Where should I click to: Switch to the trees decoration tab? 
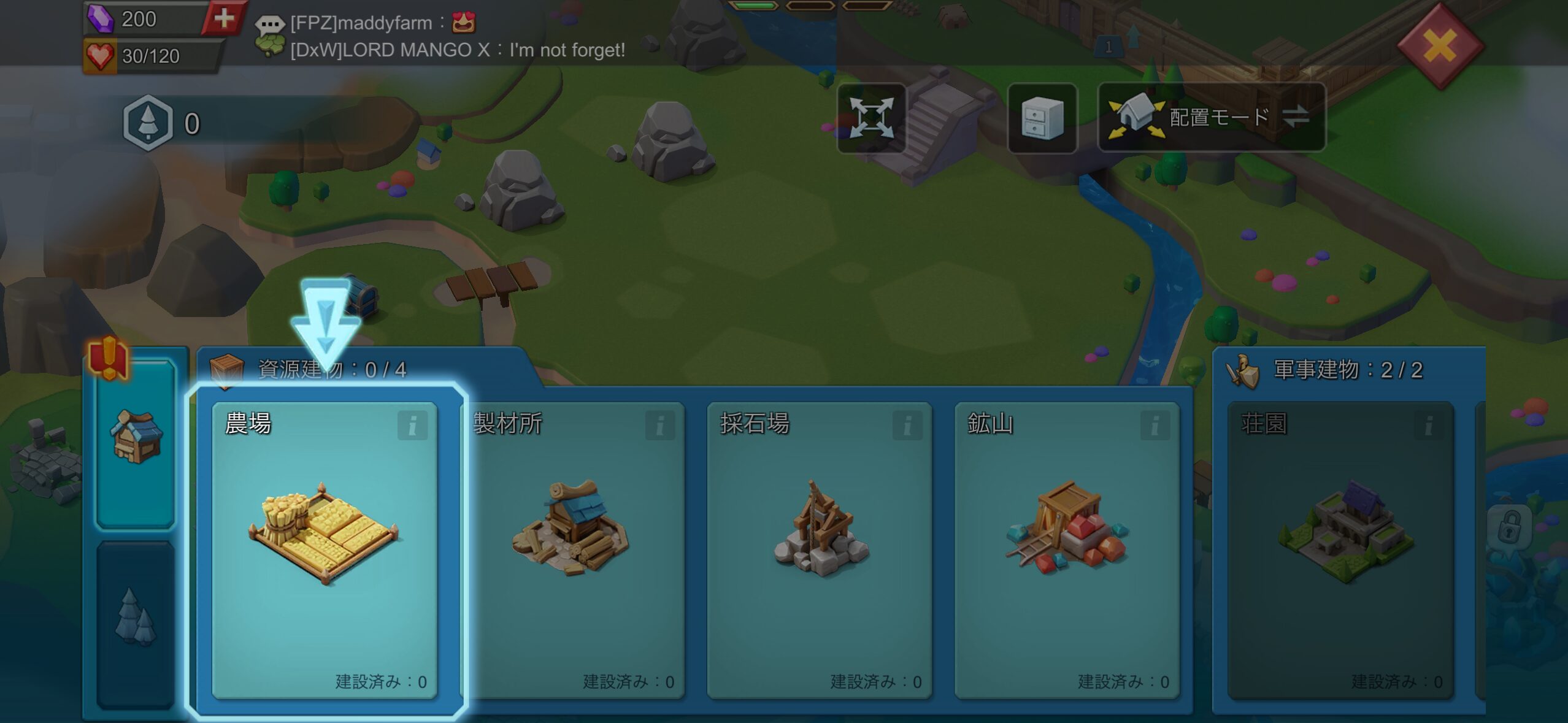tap(136, 621)
